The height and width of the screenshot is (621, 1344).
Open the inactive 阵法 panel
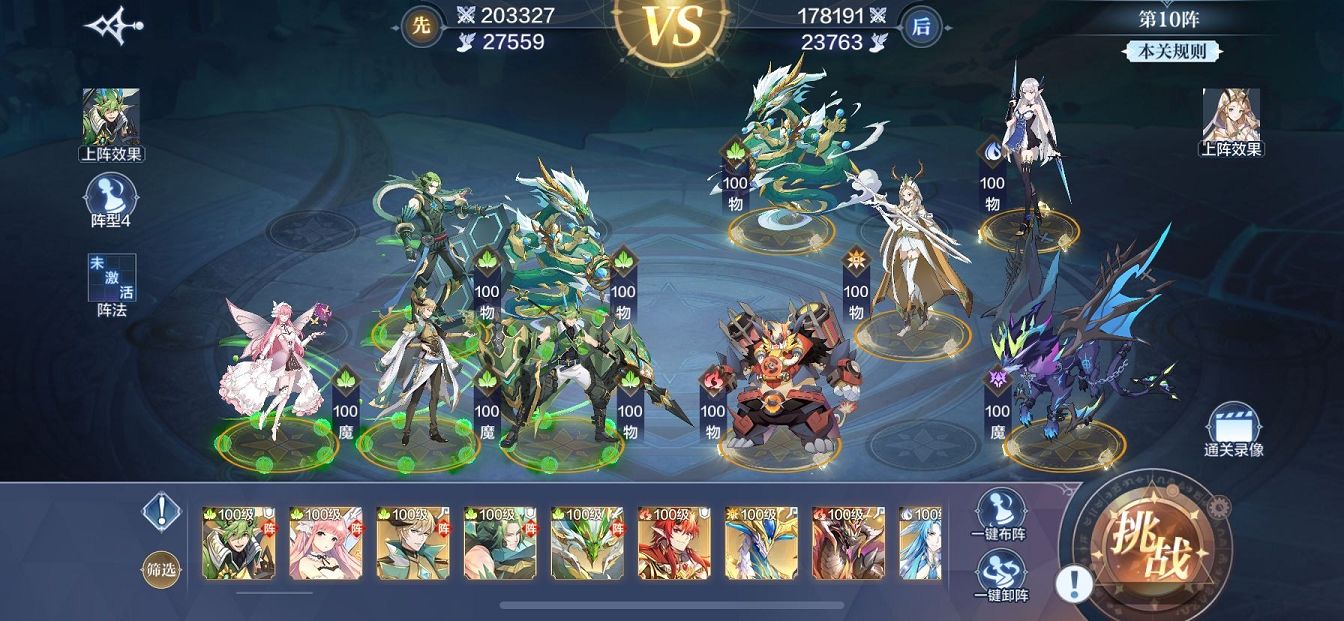tap(112, 284)
